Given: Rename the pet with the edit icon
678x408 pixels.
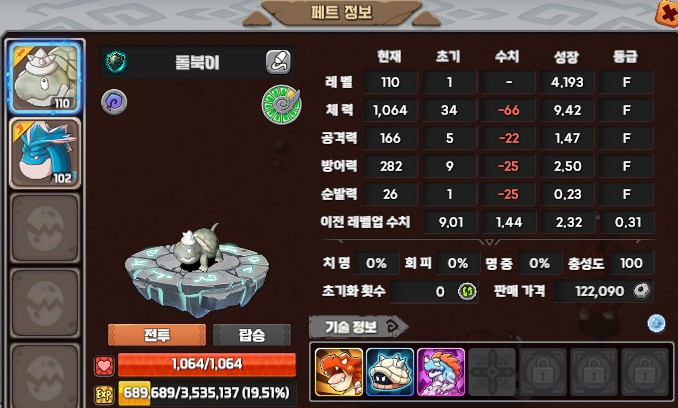Looking at the screenshot, I should (x=278, y=63).
